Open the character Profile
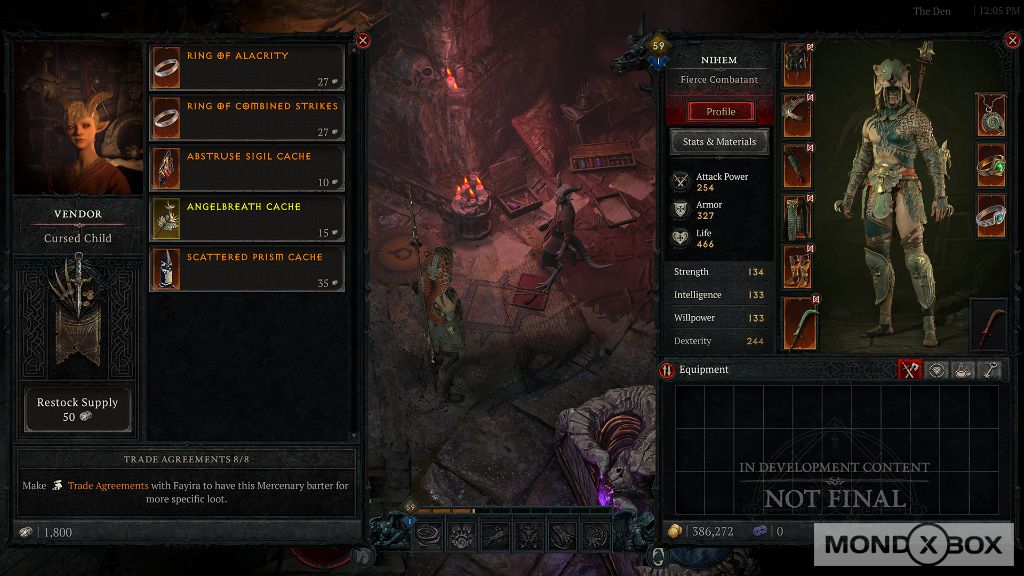1024x576 pixels. coord(720,111)
